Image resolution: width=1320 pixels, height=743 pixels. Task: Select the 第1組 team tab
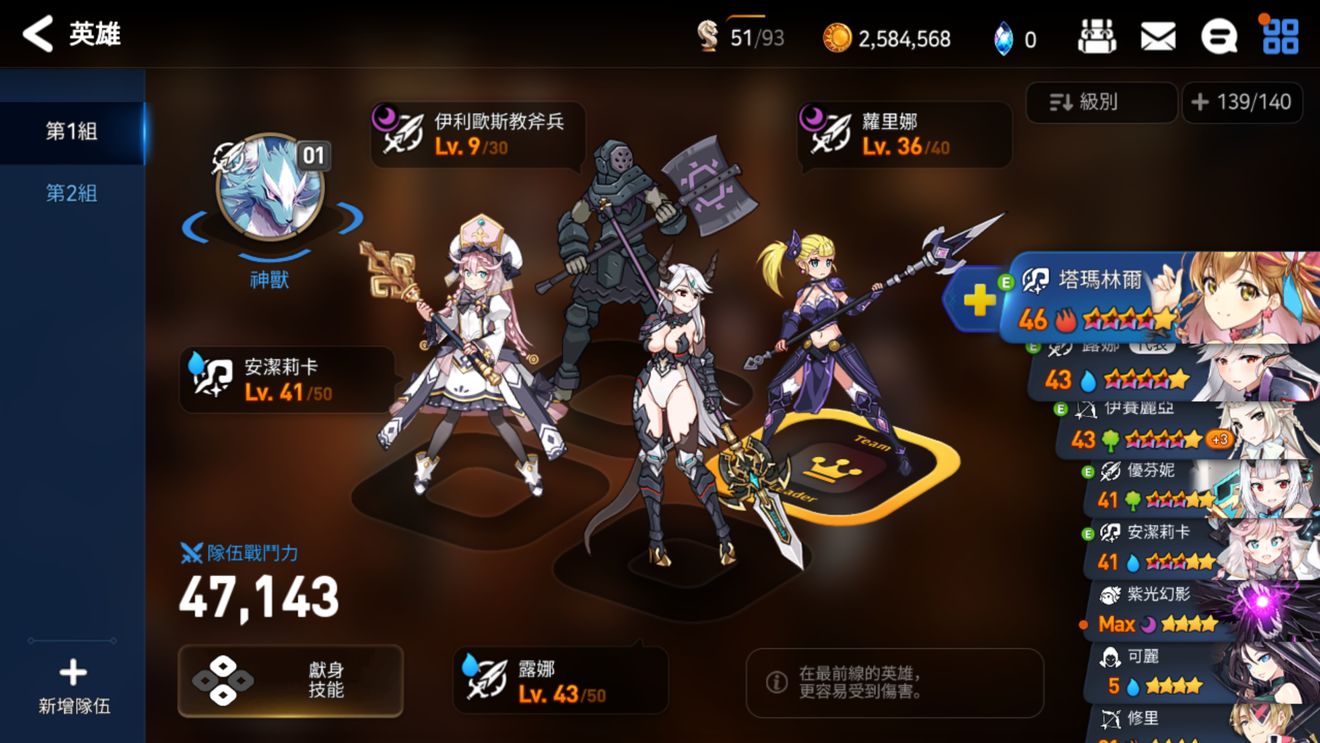pyautogui.click(x=70, y=132)
